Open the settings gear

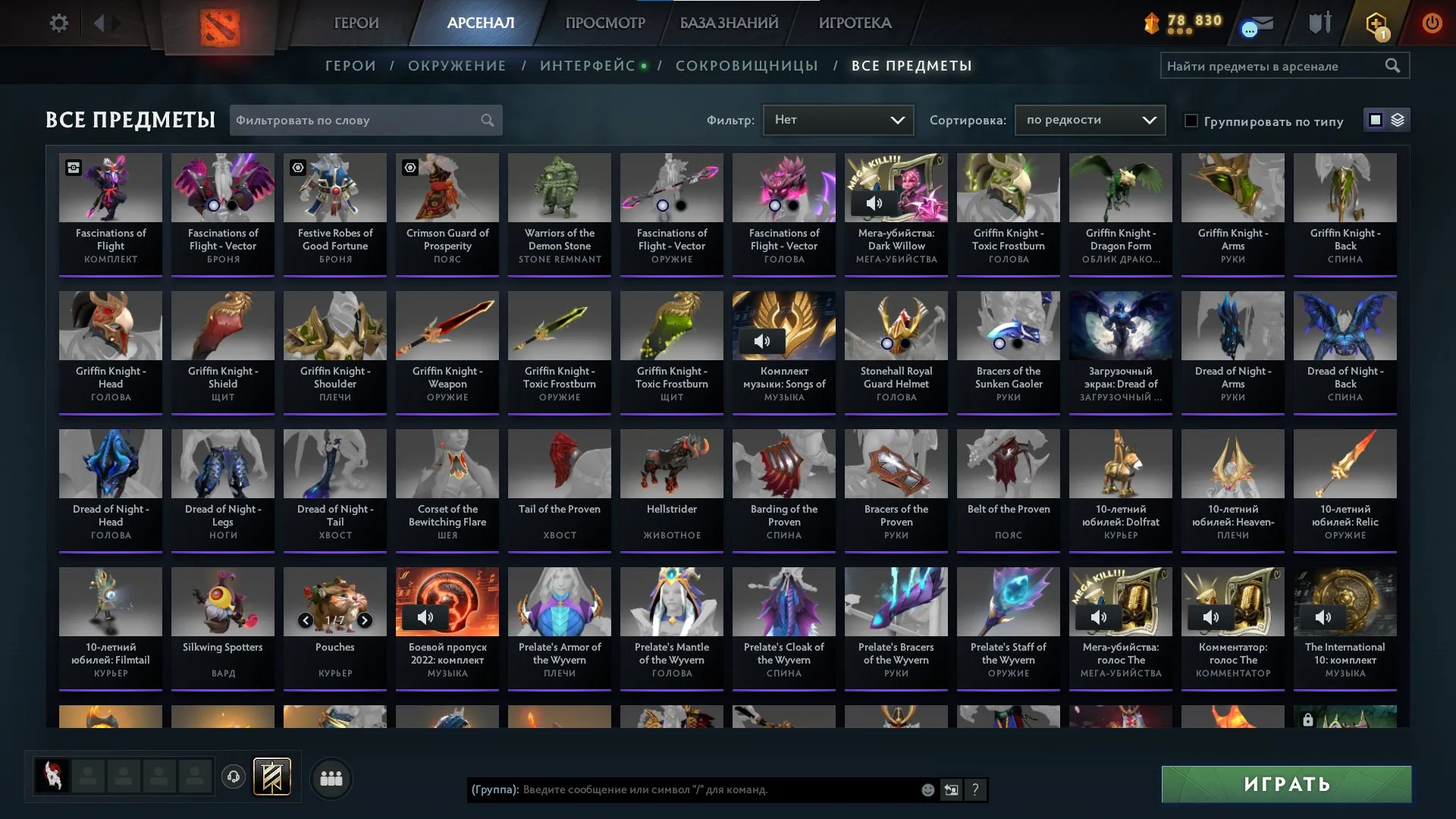(59, 23)
